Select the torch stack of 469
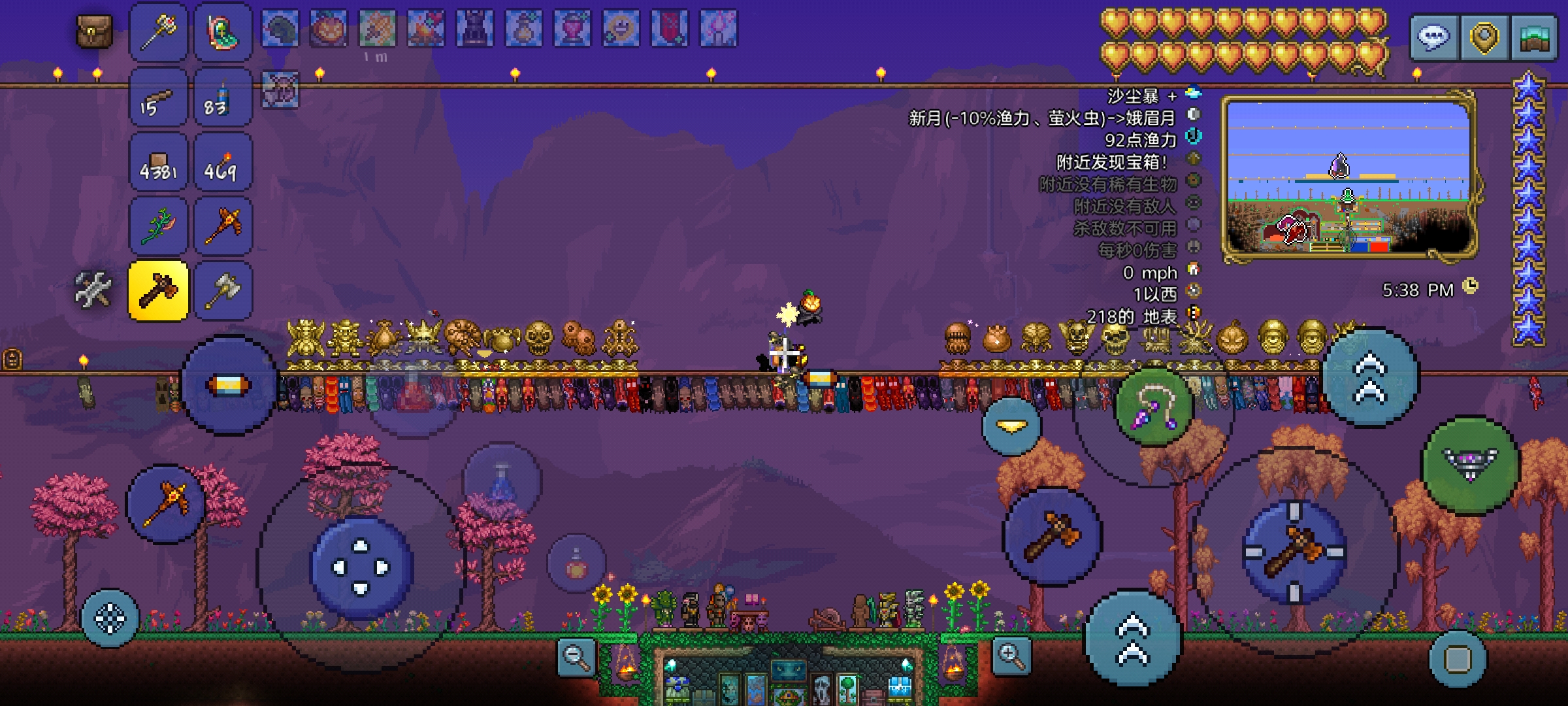1568x706 pixels. [x=223, y=163]
